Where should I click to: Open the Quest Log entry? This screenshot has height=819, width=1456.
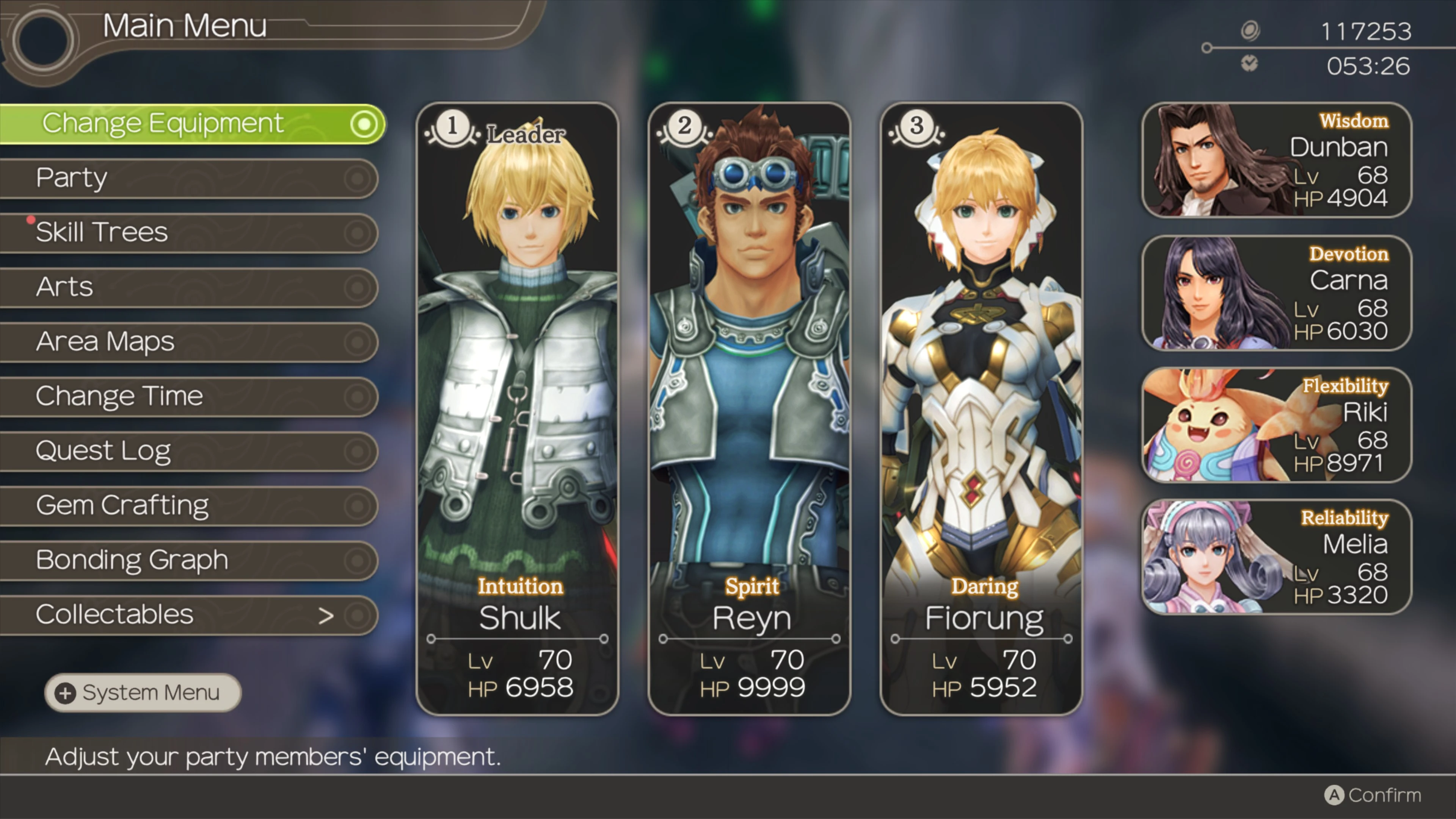coord(103,450)
